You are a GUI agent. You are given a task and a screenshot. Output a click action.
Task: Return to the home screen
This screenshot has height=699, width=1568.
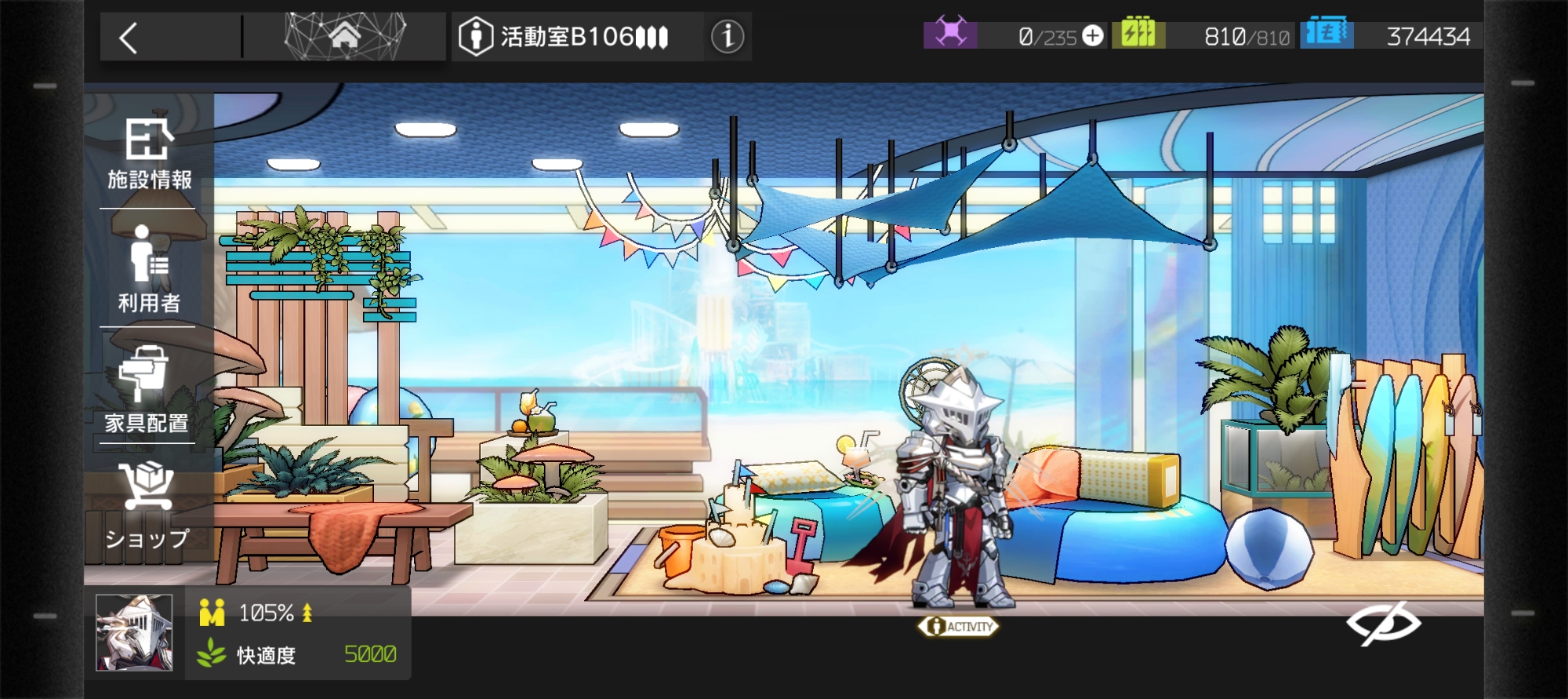344,36
